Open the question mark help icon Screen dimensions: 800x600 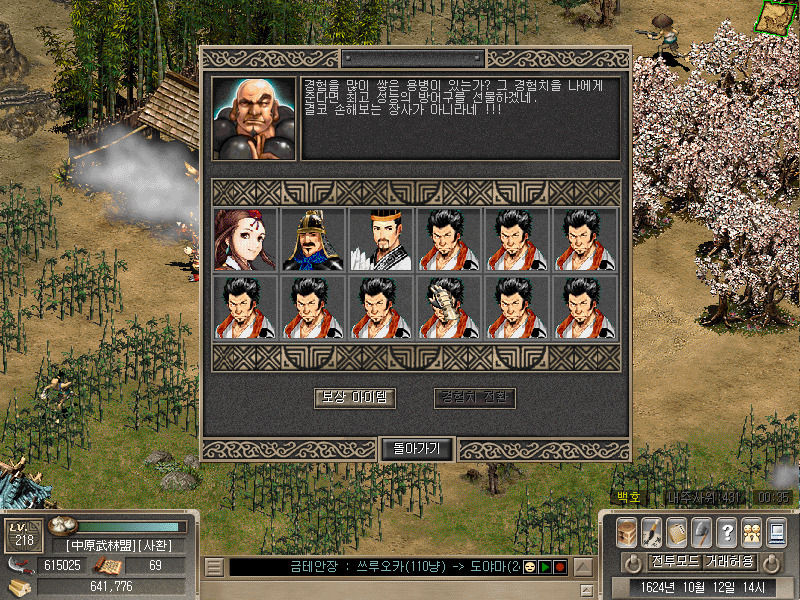727,531
